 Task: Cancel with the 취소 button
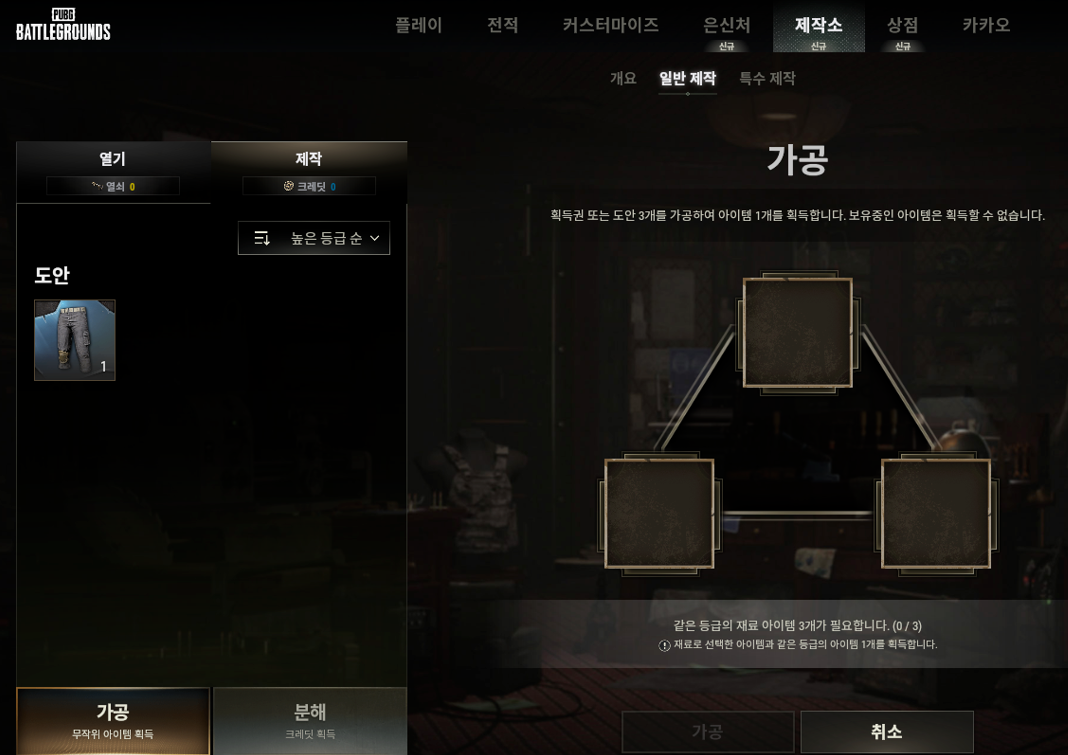pyautogui.click(x=886, y=732)
